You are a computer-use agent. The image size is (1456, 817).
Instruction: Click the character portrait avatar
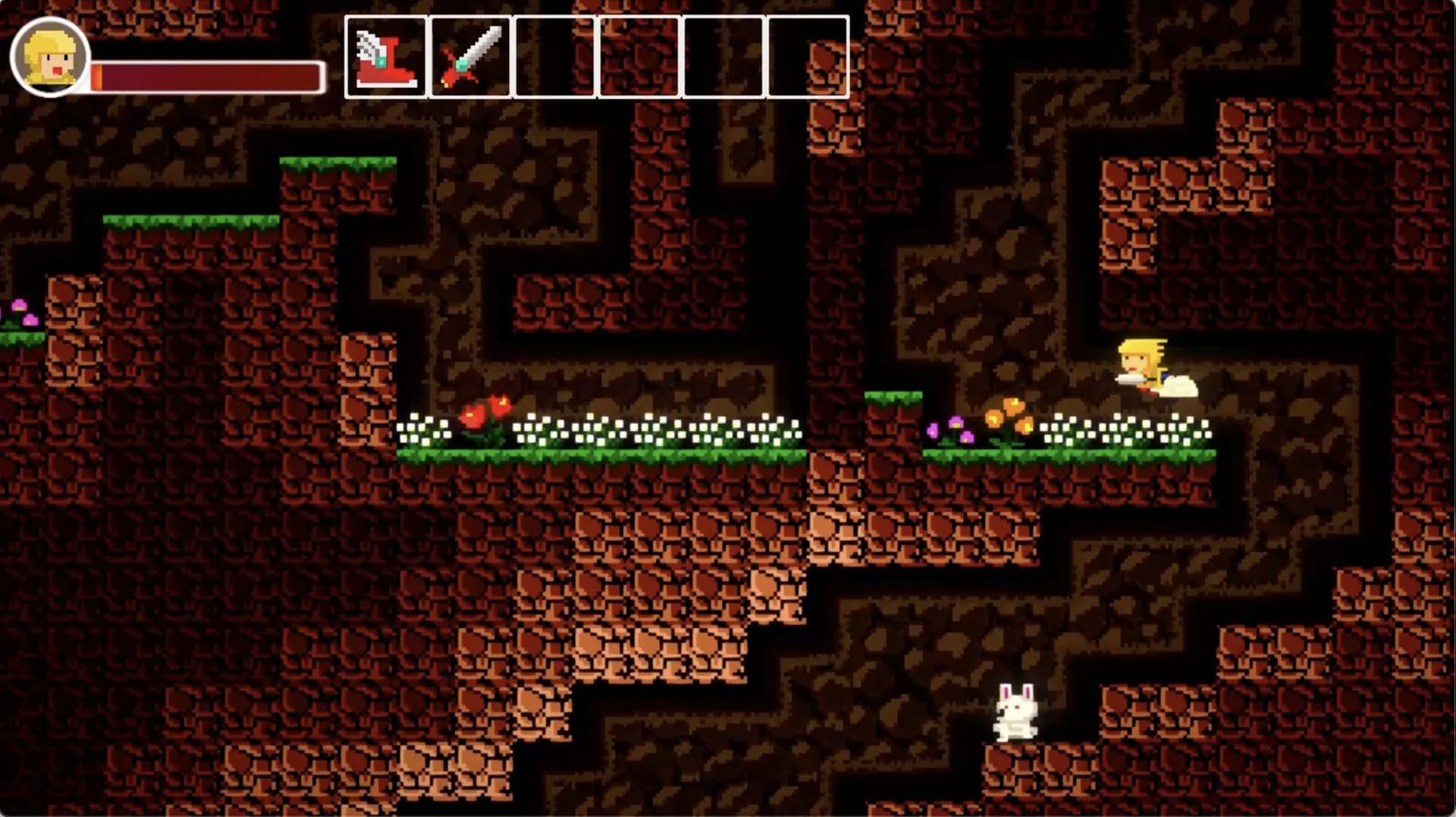click(48, 57)
